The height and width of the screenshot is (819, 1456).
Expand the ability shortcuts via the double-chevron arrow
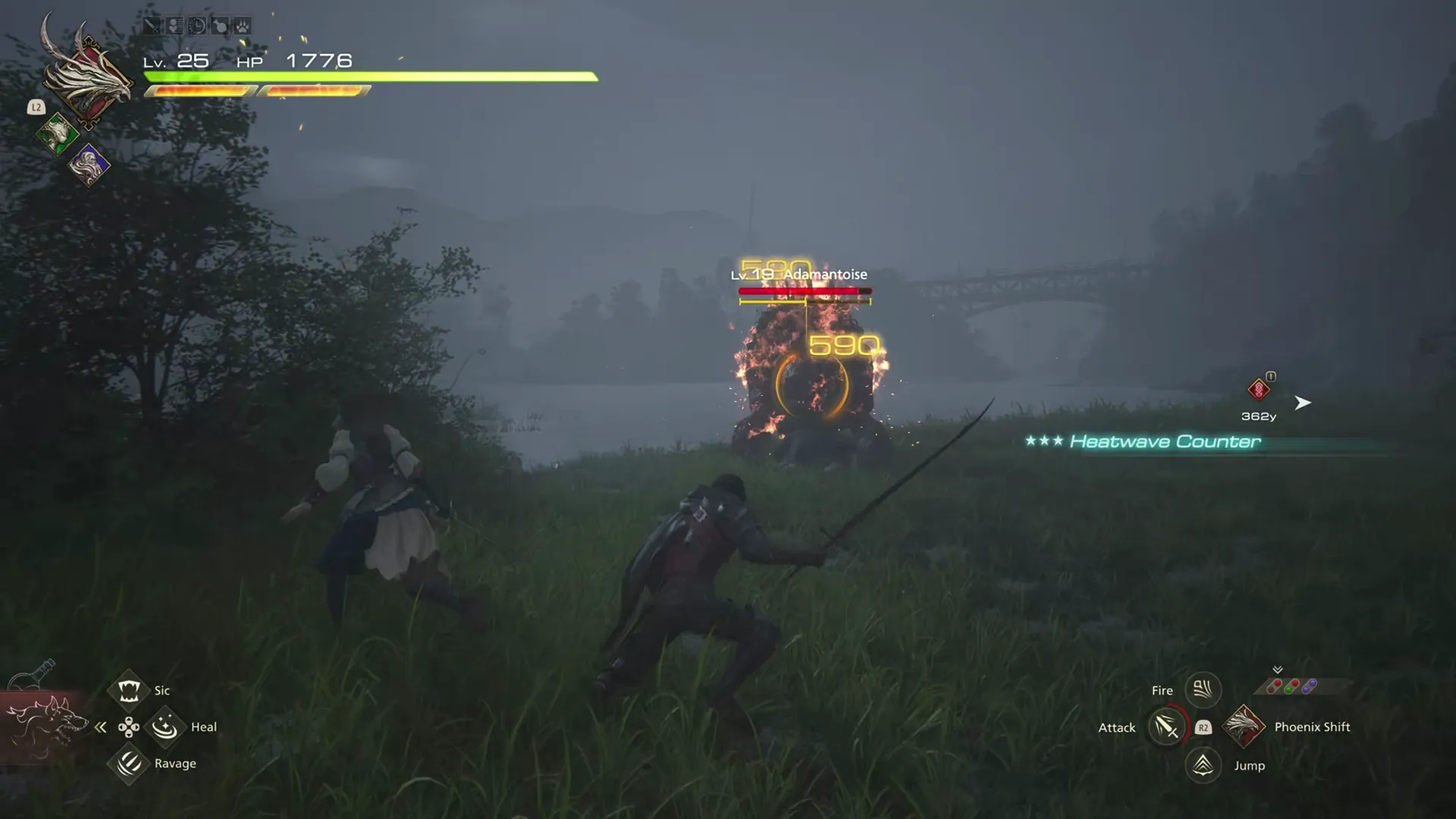1278,670
